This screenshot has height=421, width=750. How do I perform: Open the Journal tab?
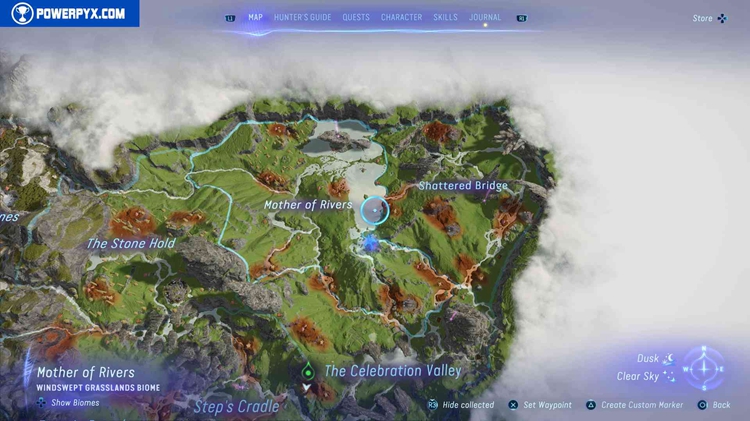[485, 17]
